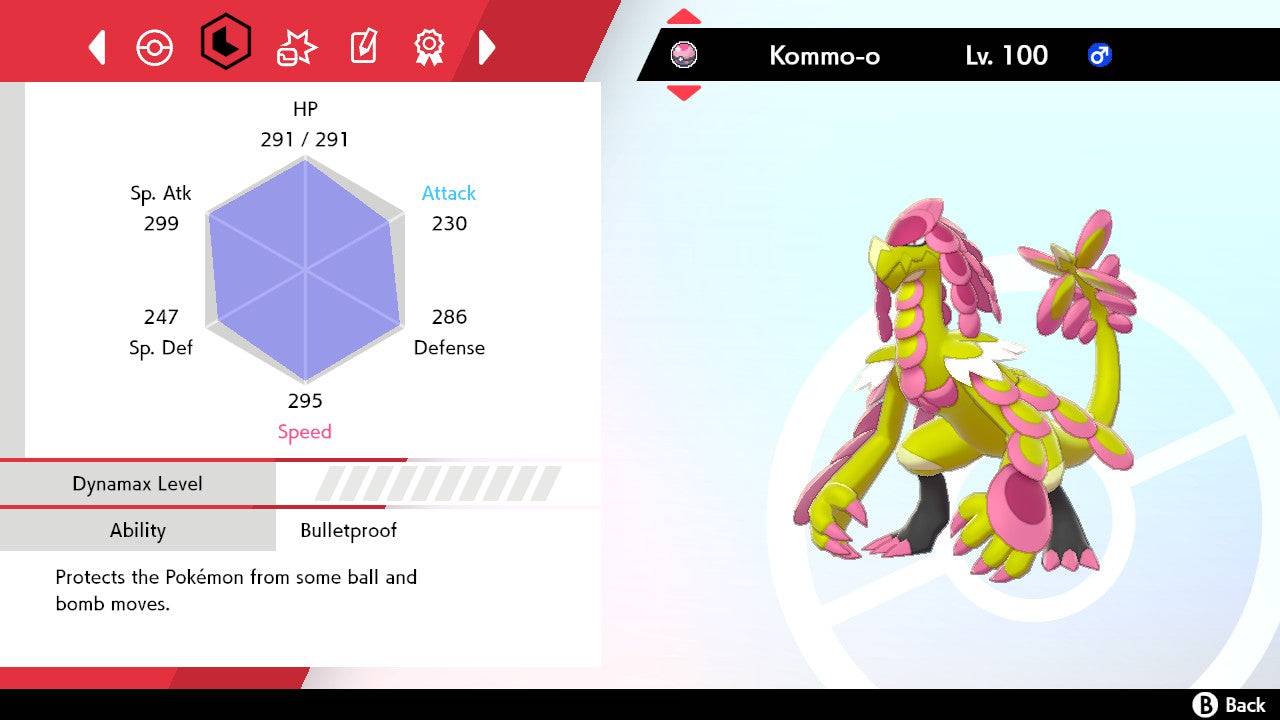Image resolution: width=1280 pixels, height=720 pixels.
Task: Click the Attack stat label
Action: (448, 193)
